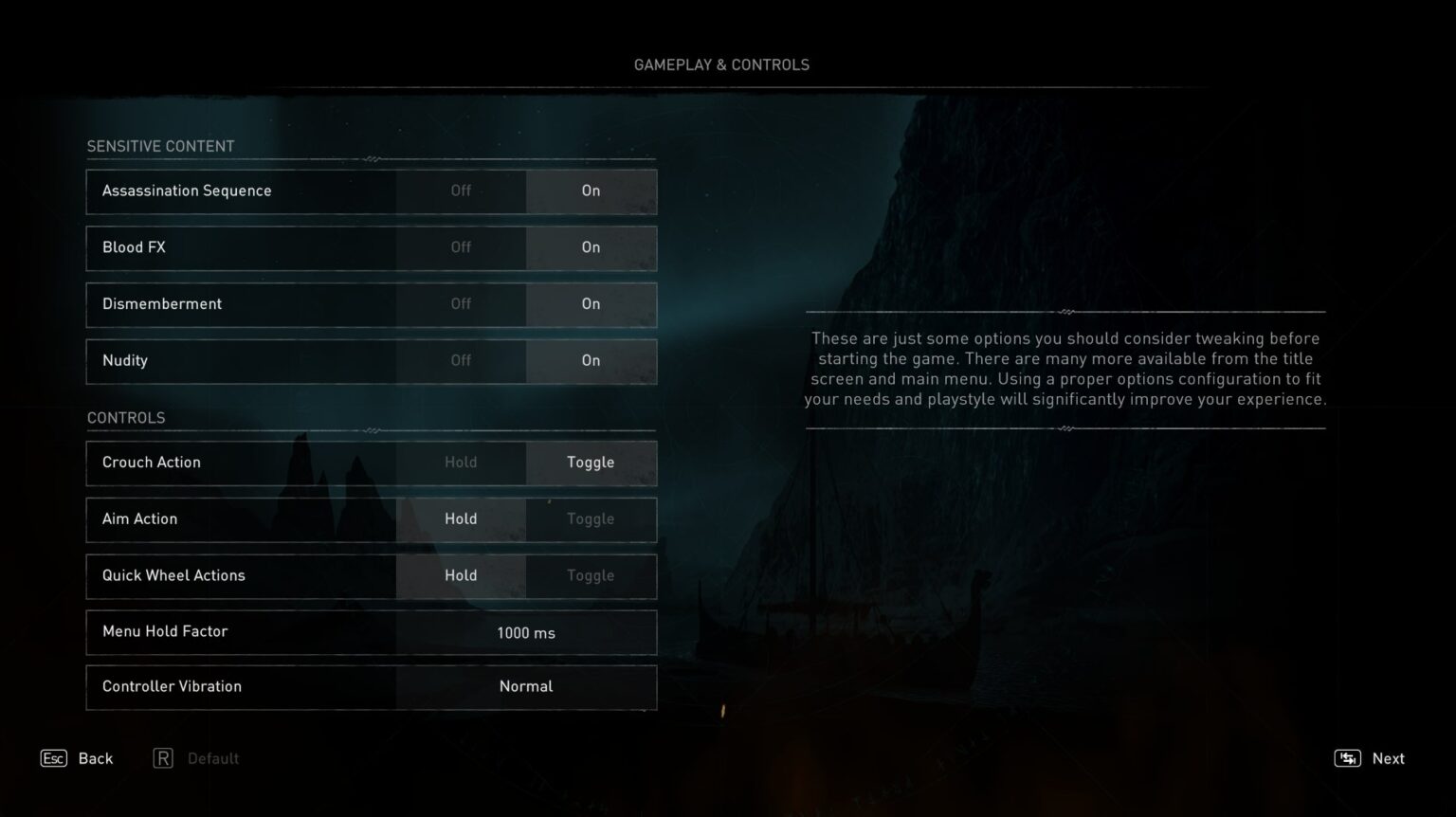The image size is (1456, 817).
Task: Click the Sensitive Content section header
Action: pyautogui.click(x=160, y=146)
